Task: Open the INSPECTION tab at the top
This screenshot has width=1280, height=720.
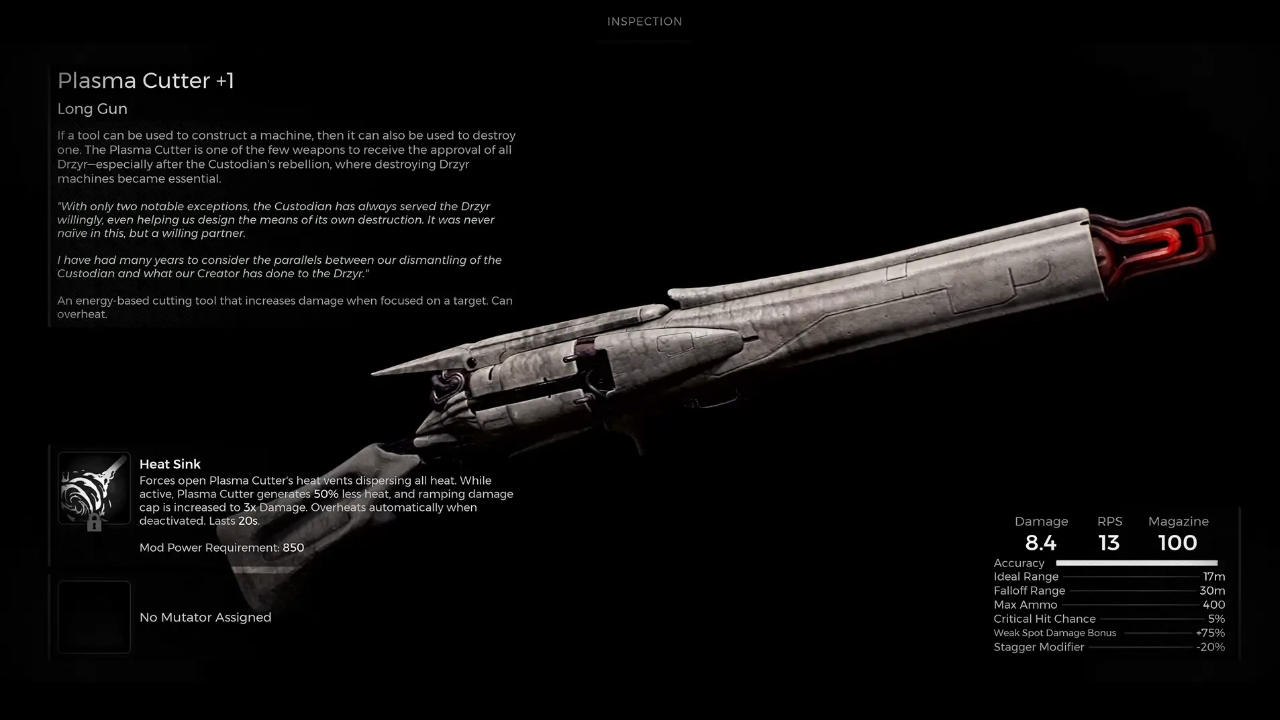Action: point(644,21)
